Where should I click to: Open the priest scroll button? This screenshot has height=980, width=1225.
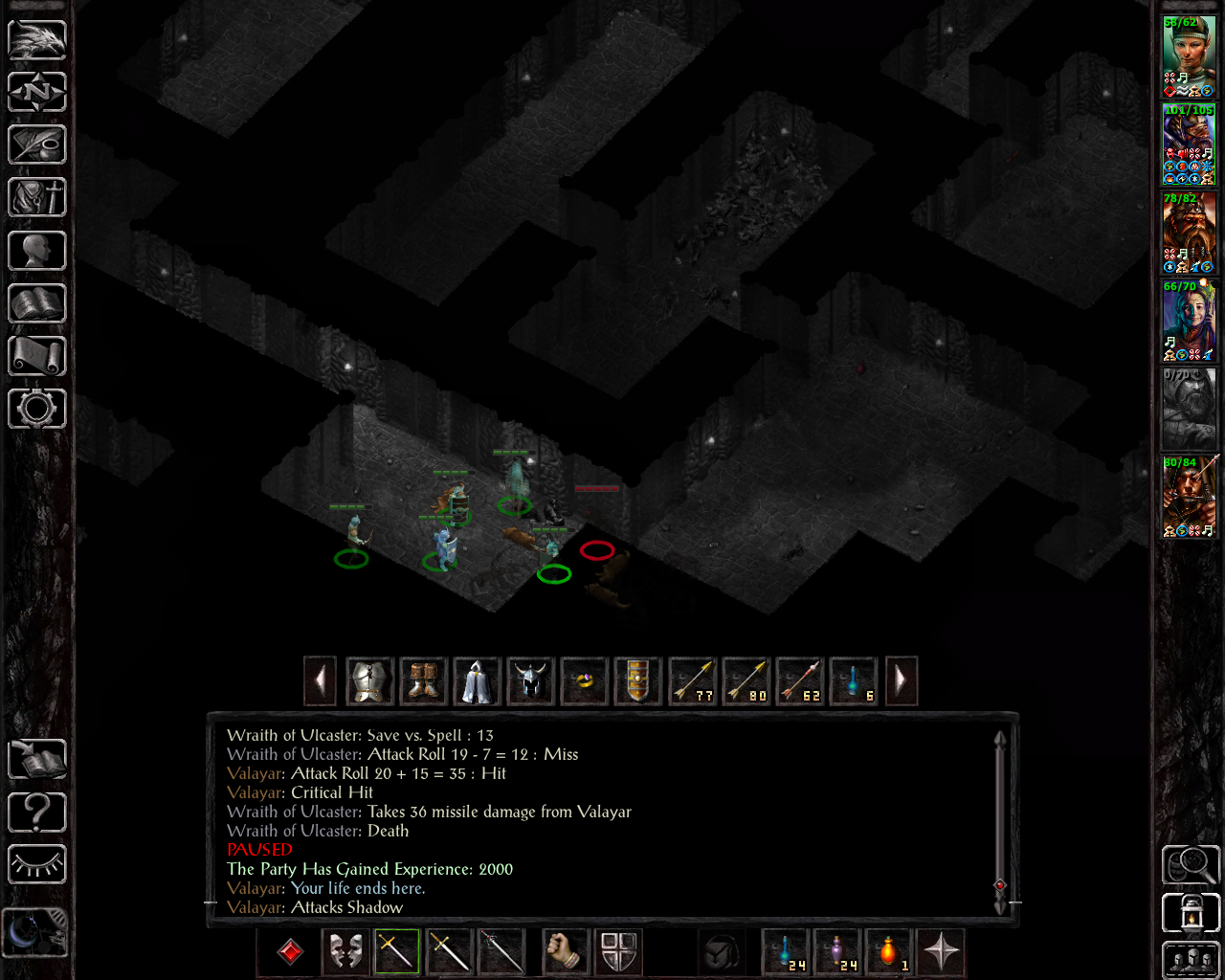(x=37, y=356)
